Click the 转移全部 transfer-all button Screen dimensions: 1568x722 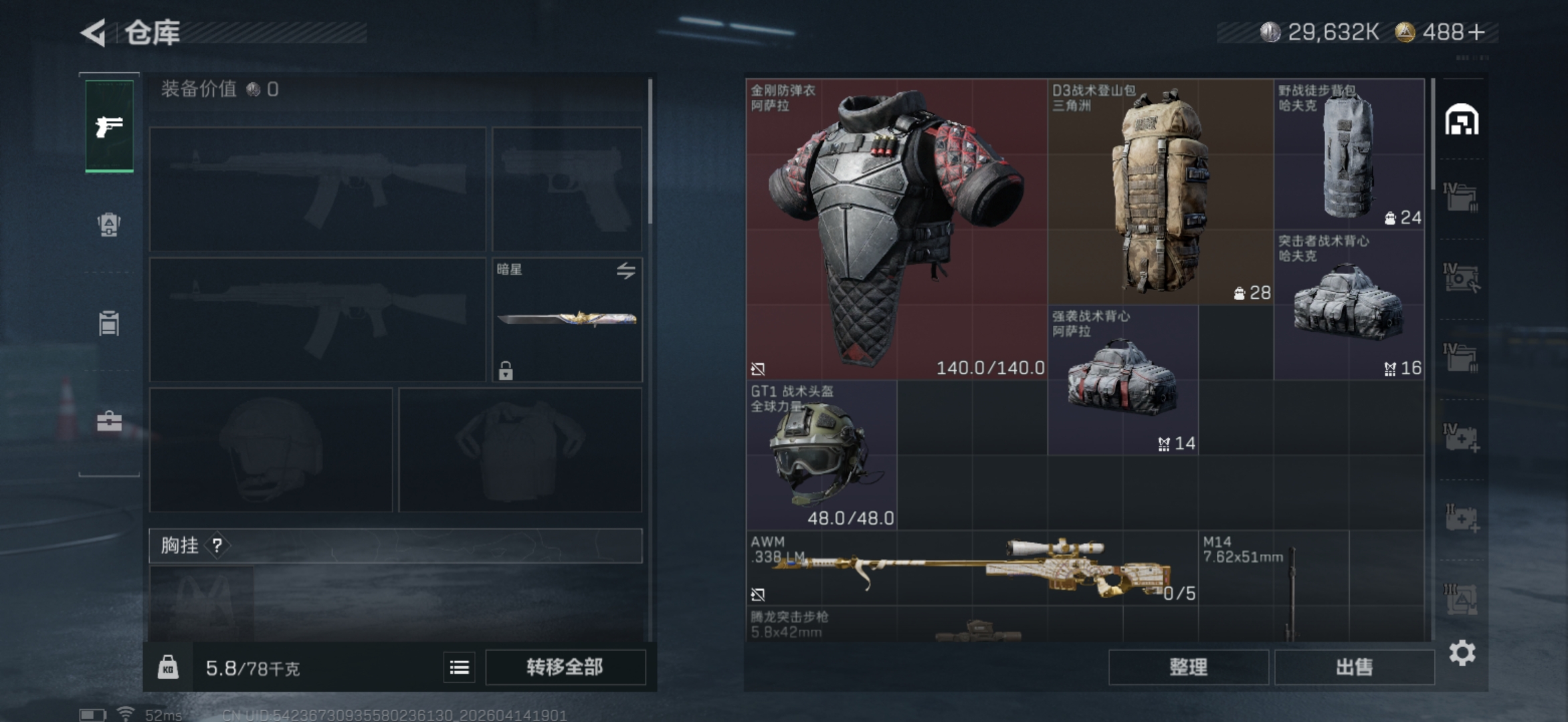coord(565,667)
